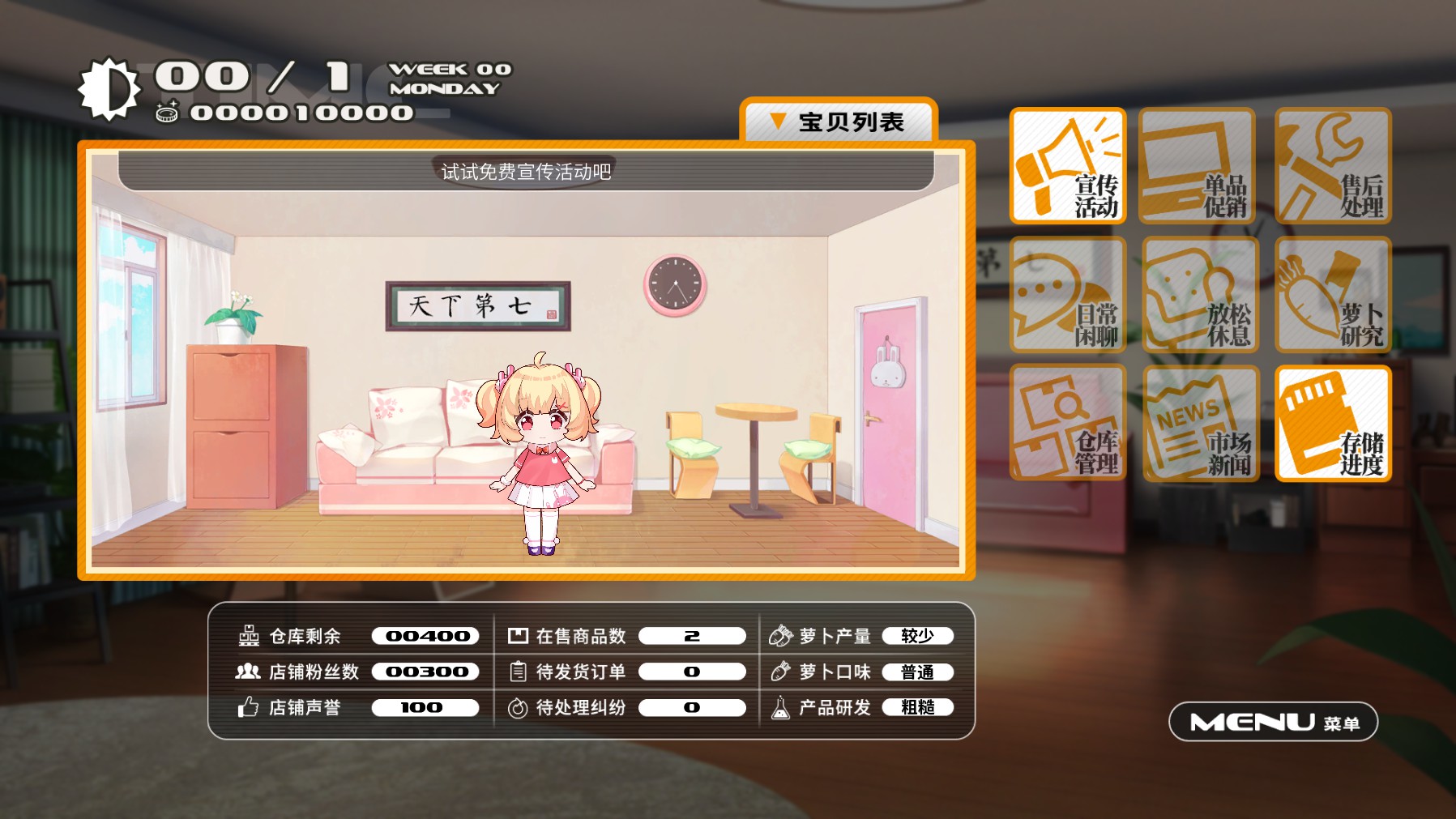Start 日常闲聊 daily chat speech bubble icon
Viewport: 1456px width, 819px height.
point(1066,296)
